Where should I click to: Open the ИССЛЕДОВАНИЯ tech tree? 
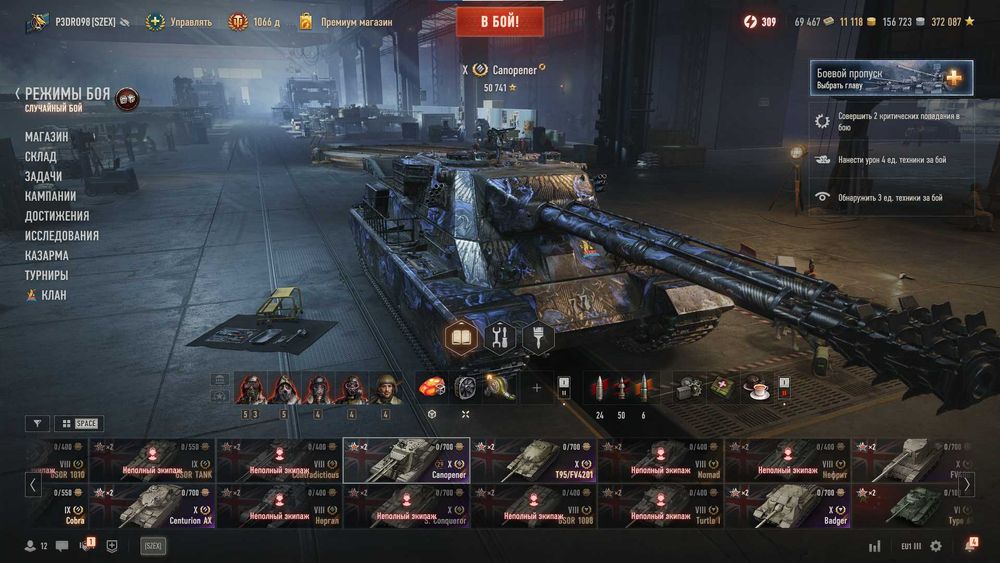[x=62, y=236]
